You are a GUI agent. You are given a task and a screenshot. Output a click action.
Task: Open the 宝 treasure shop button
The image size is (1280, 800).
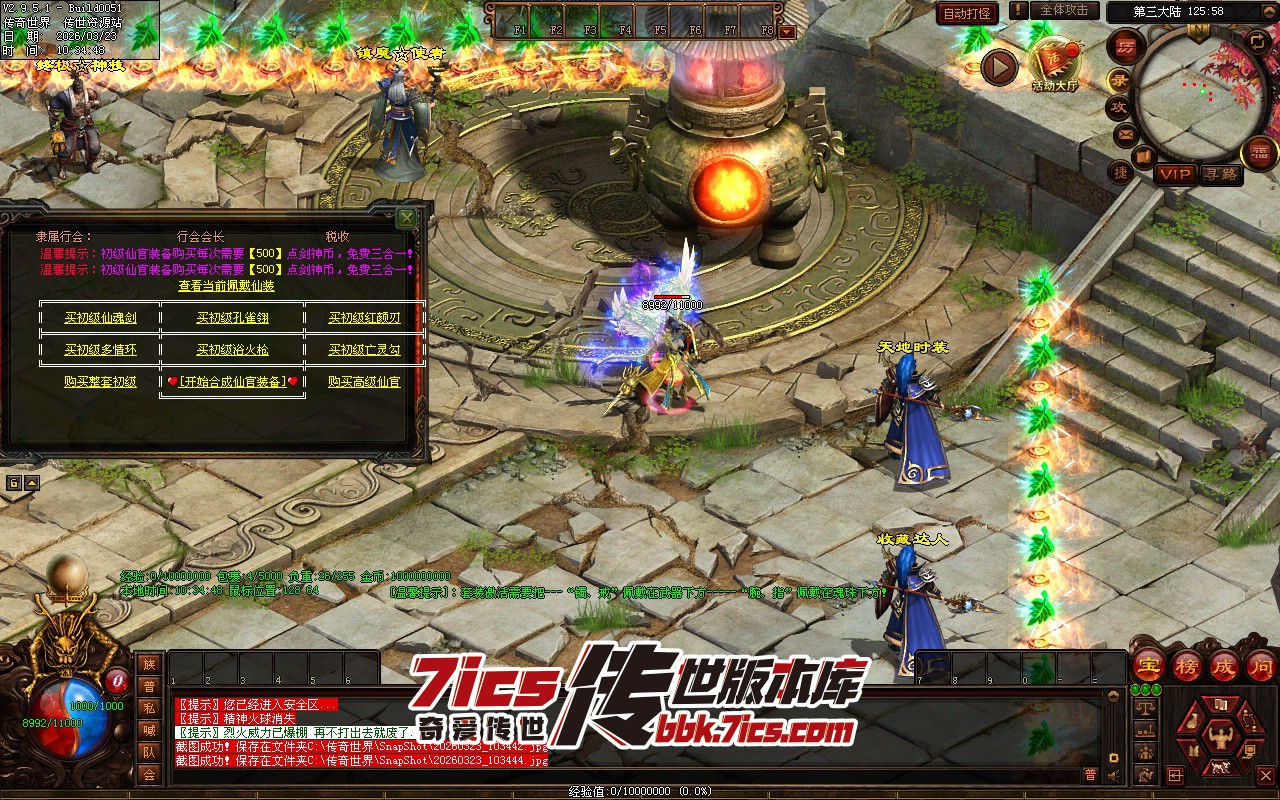(x=1148, y=667)
